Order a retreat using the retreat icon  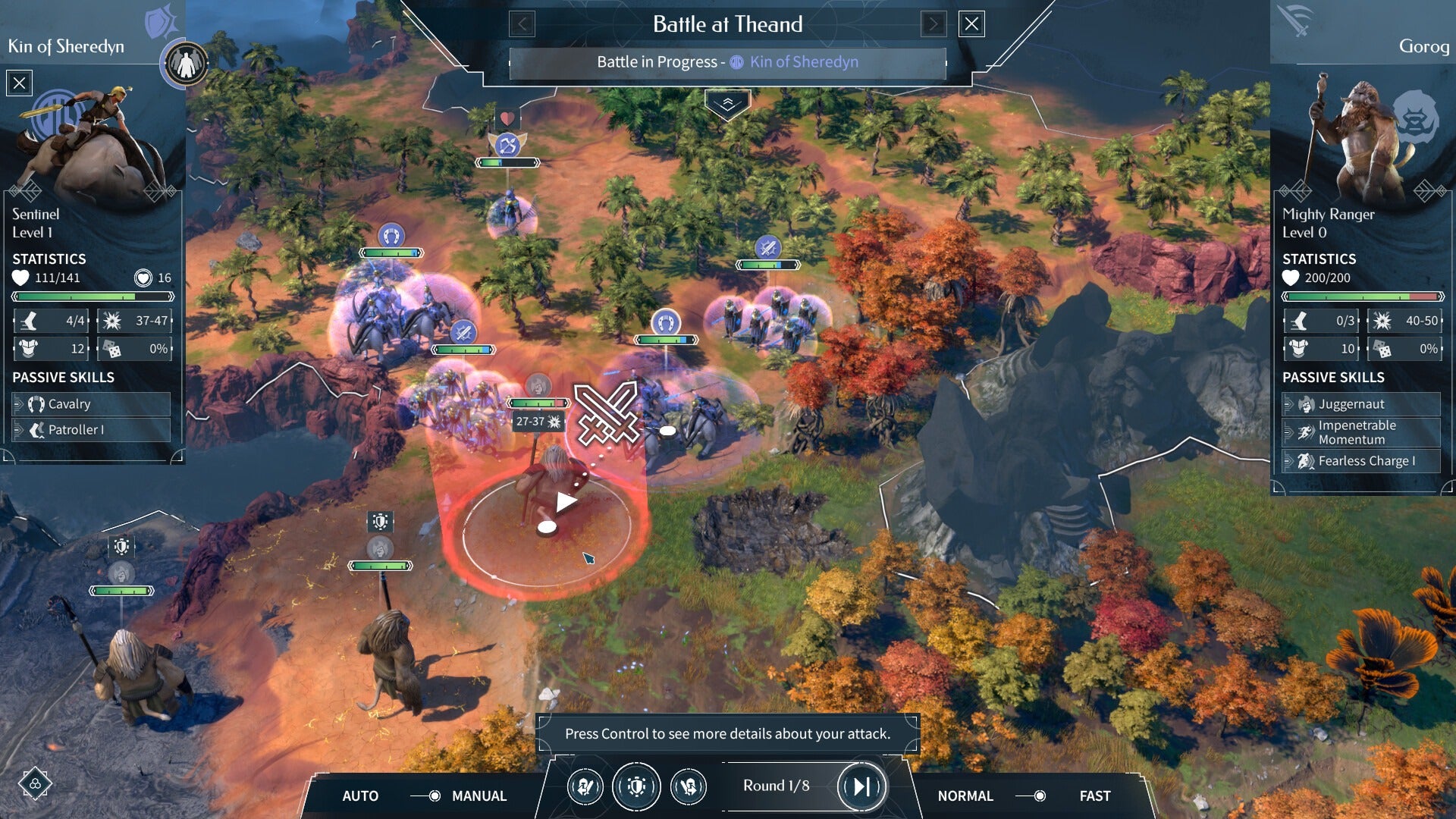(689, 786)
